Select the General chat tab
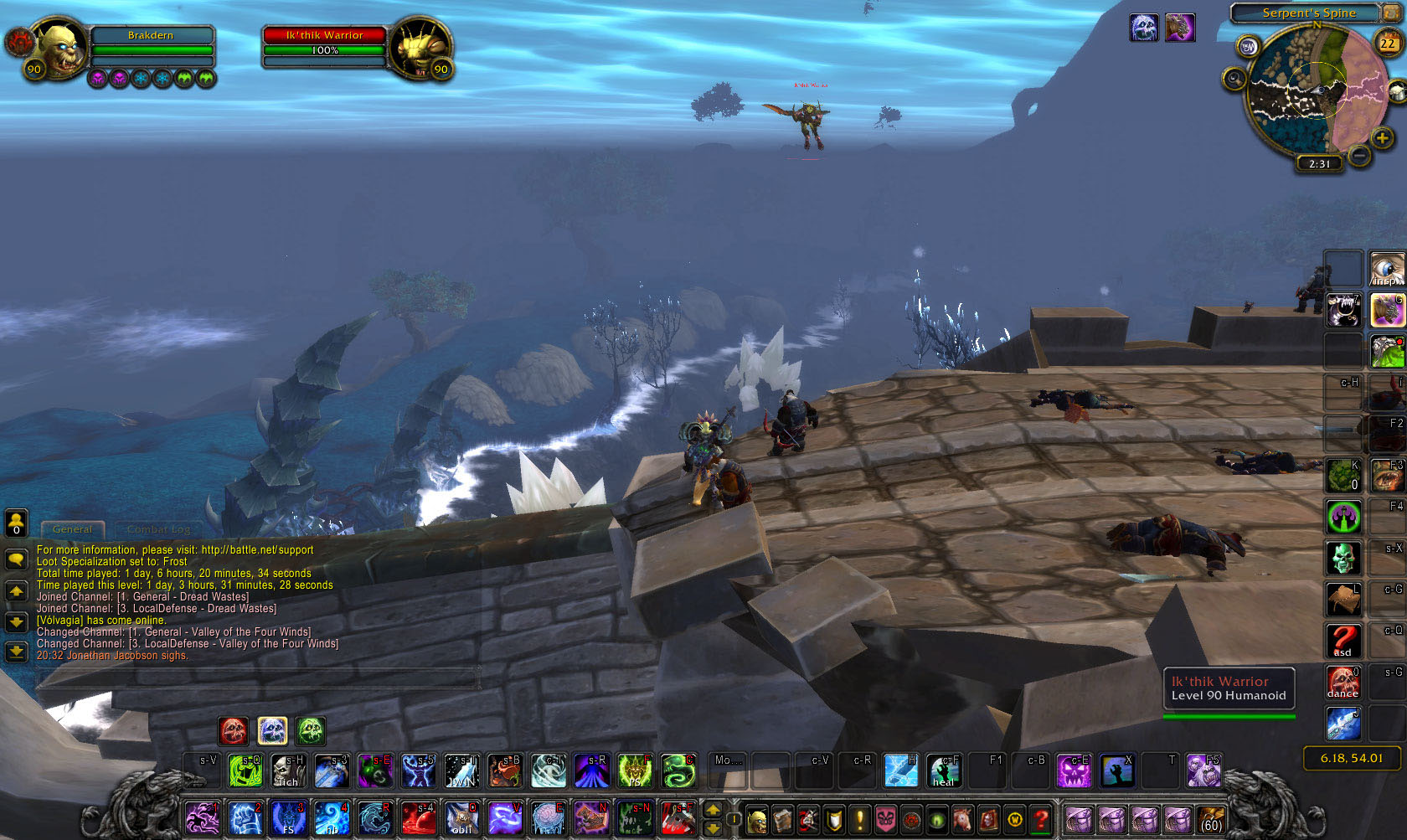 click(72, 529)
